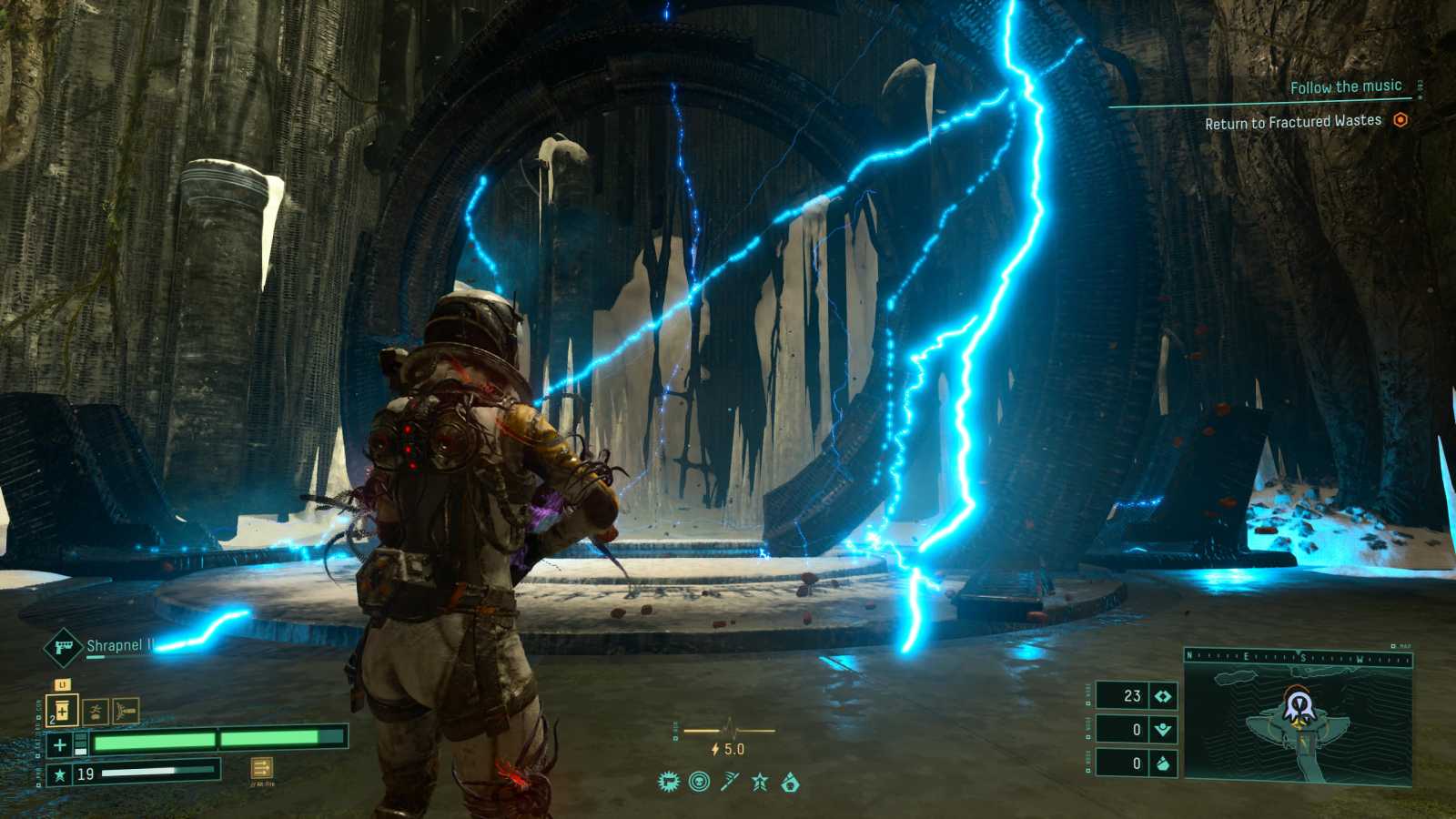
Task: Select the Follow the music objective
Action: tap(1345, 87)
